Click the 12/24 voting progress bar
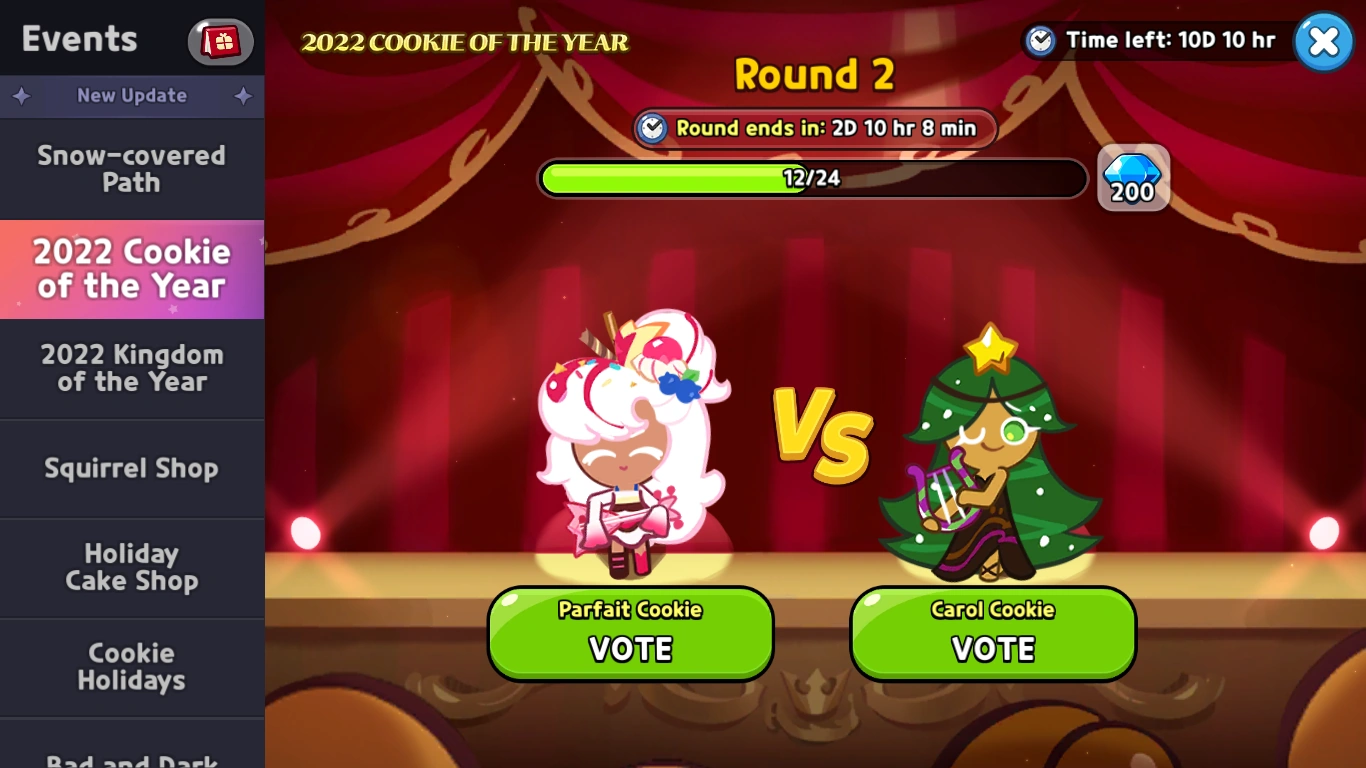The height and width of the screenshot is (768, 1366). coord(813,178)
